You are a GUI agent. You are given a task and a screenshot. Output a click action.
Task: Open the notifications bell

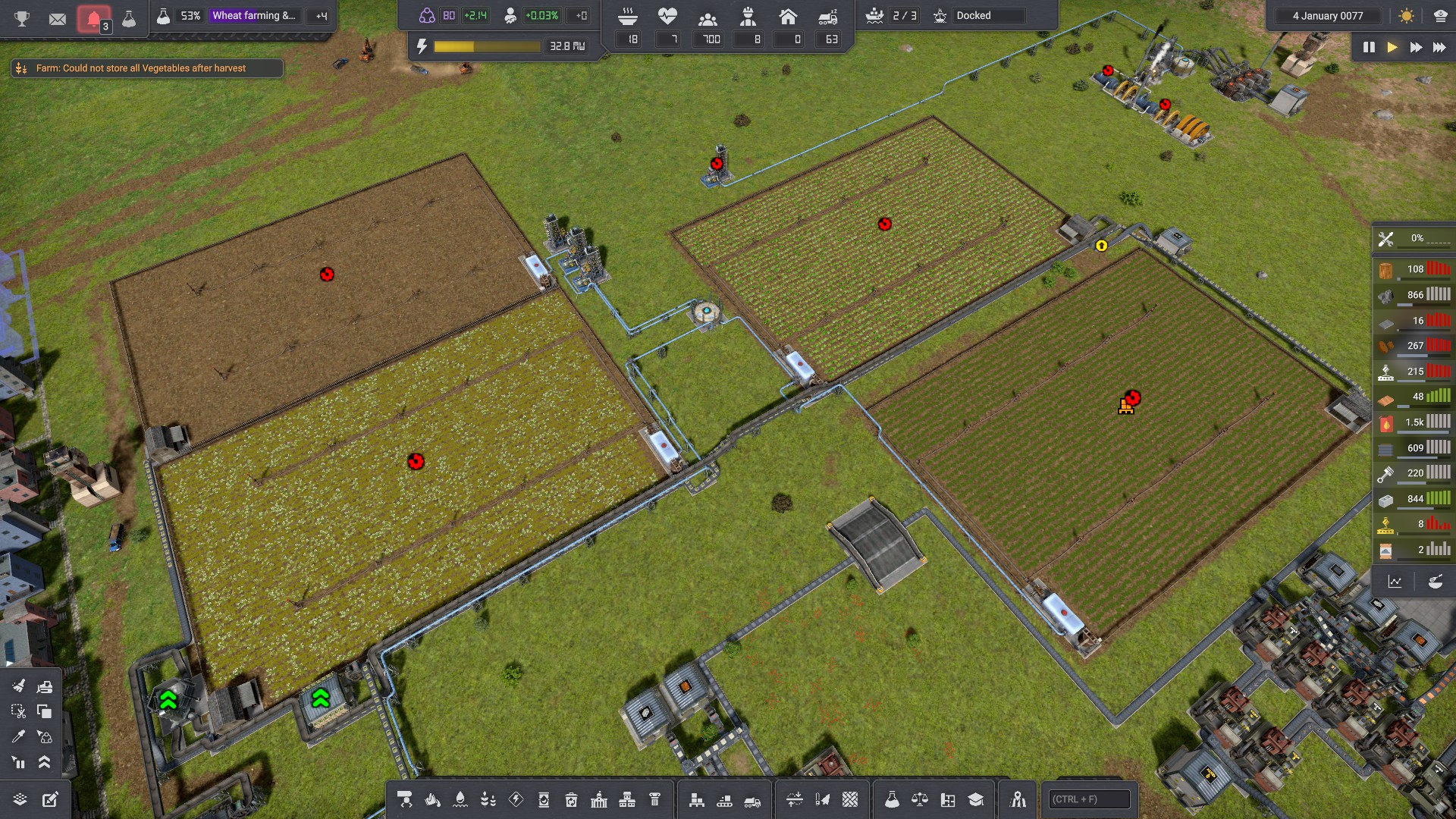click(93, 18)
